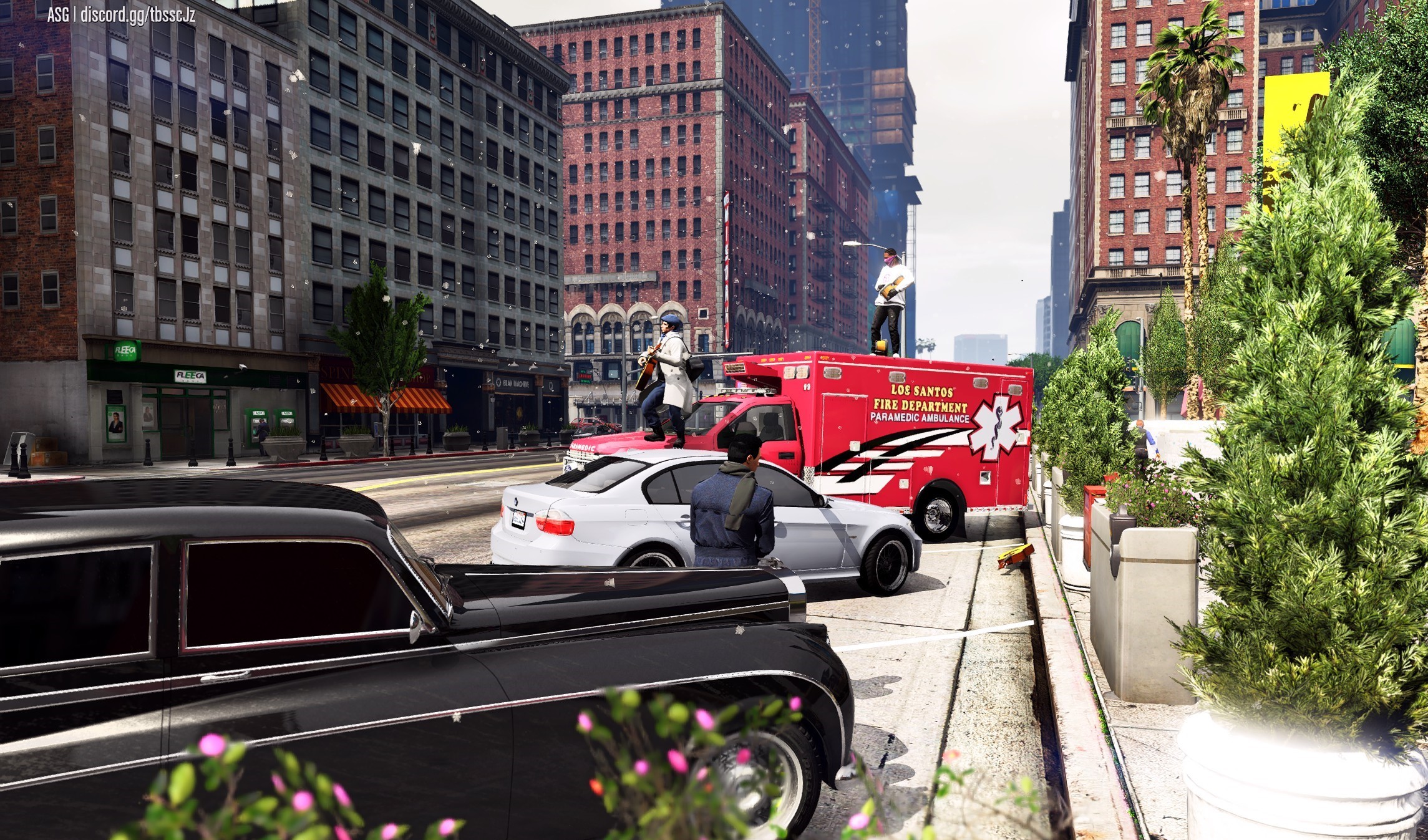1428x840 pixels.
Task: Click the discord.gg/tbsscJz invite link watermark
Action: pos(137,15)
